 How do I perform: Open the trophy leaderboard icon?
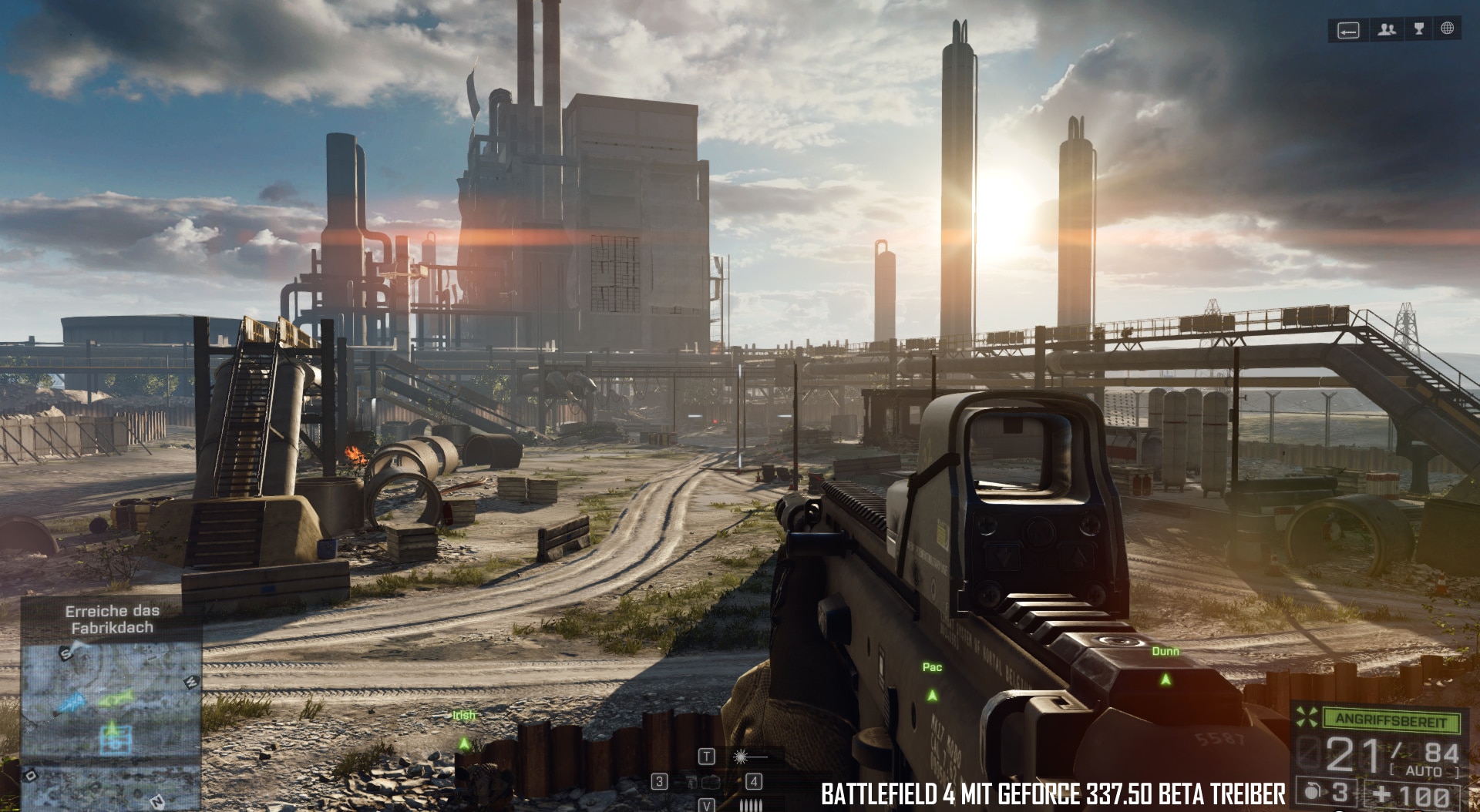click(1418, 29)
